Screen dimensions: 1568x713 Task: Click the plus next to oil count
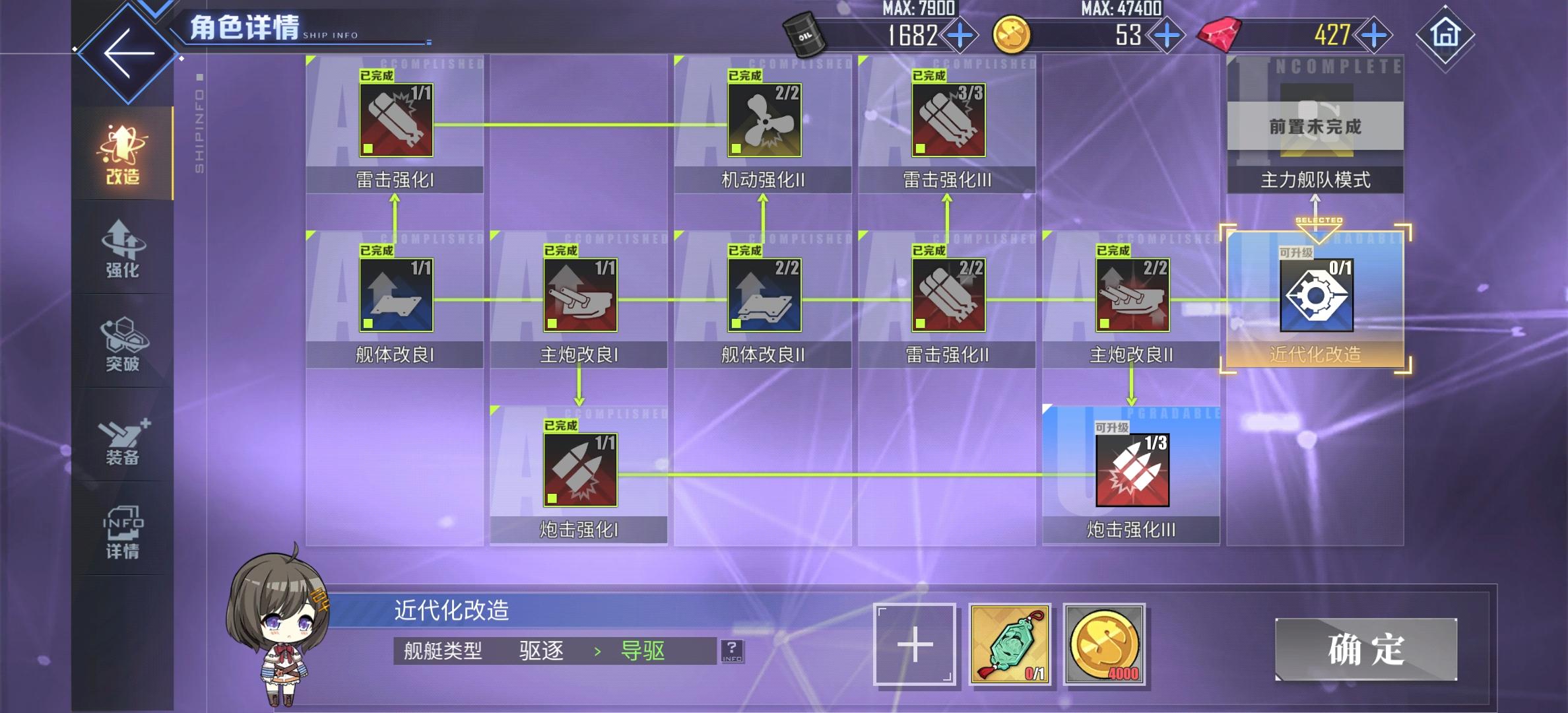pyautogui.click(x=962, y=34)
